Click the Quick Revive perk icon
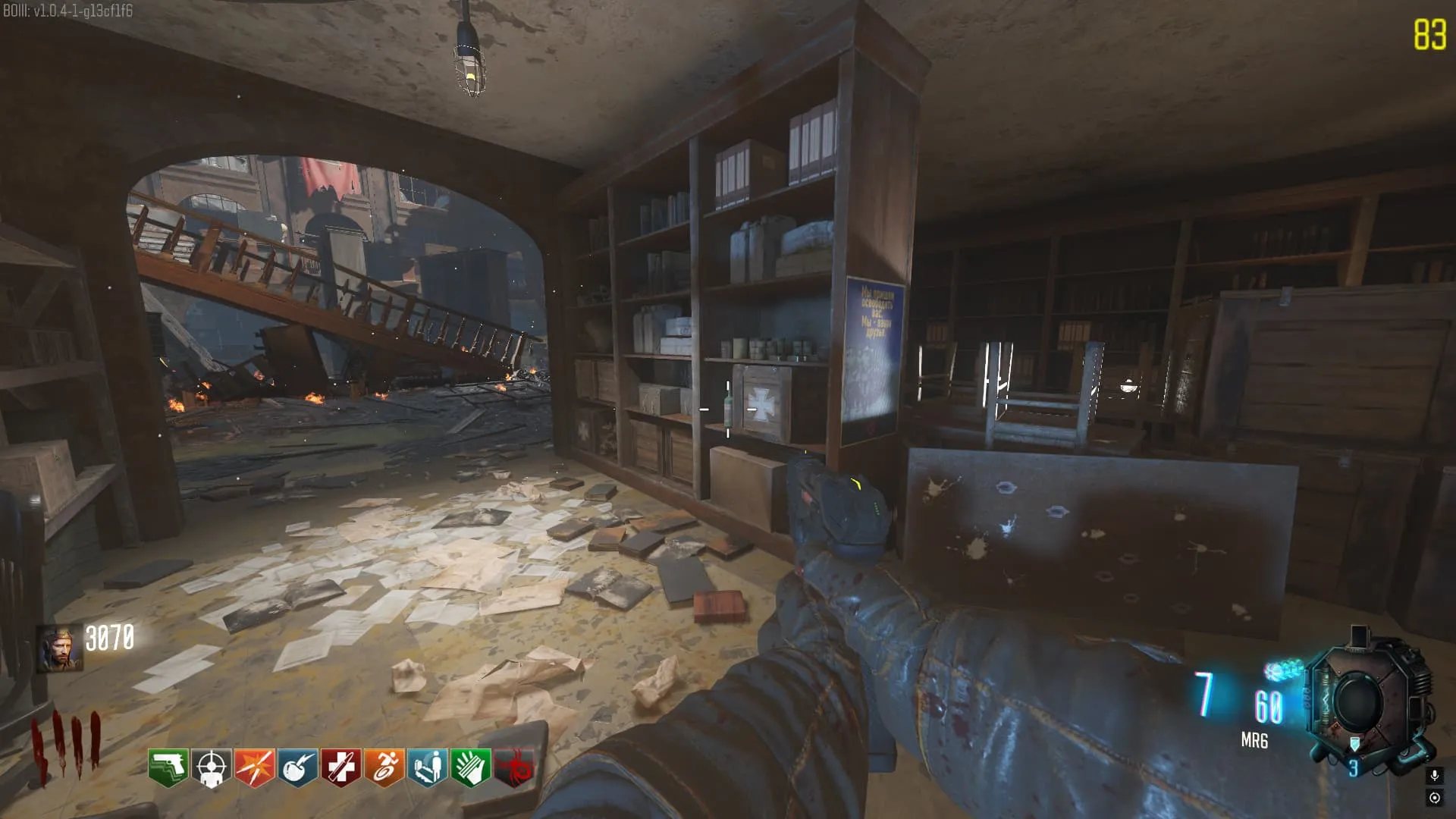Viewport: 1456px width, 819px height. [427, 767]
